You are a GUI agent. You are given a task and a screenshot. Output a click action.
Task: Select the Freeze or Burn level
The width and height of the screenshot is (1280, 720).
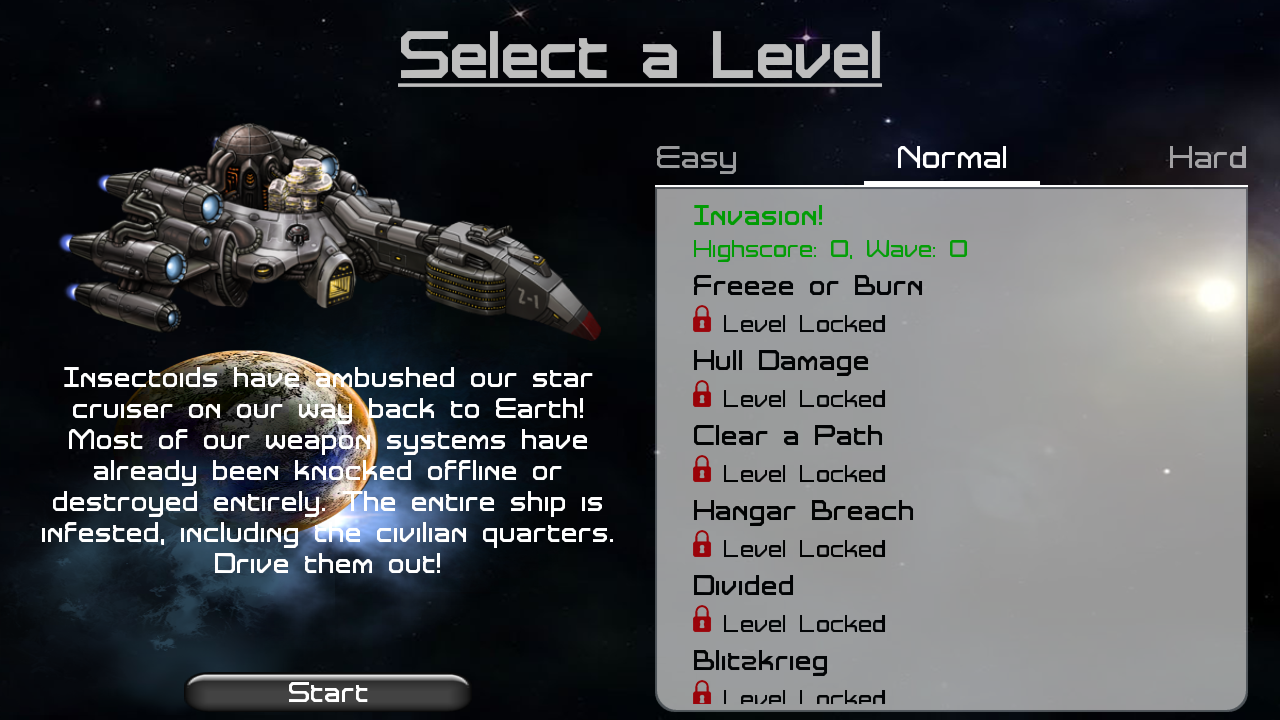[x=808, y=286]
